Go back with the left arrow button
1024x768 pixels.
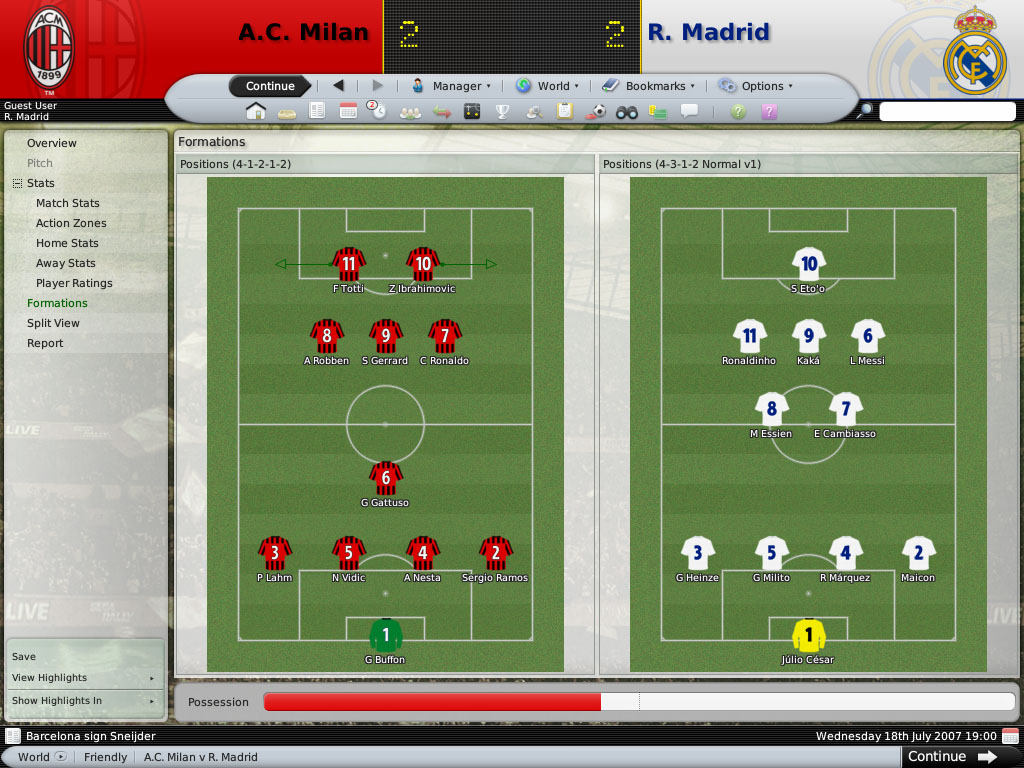338,86
